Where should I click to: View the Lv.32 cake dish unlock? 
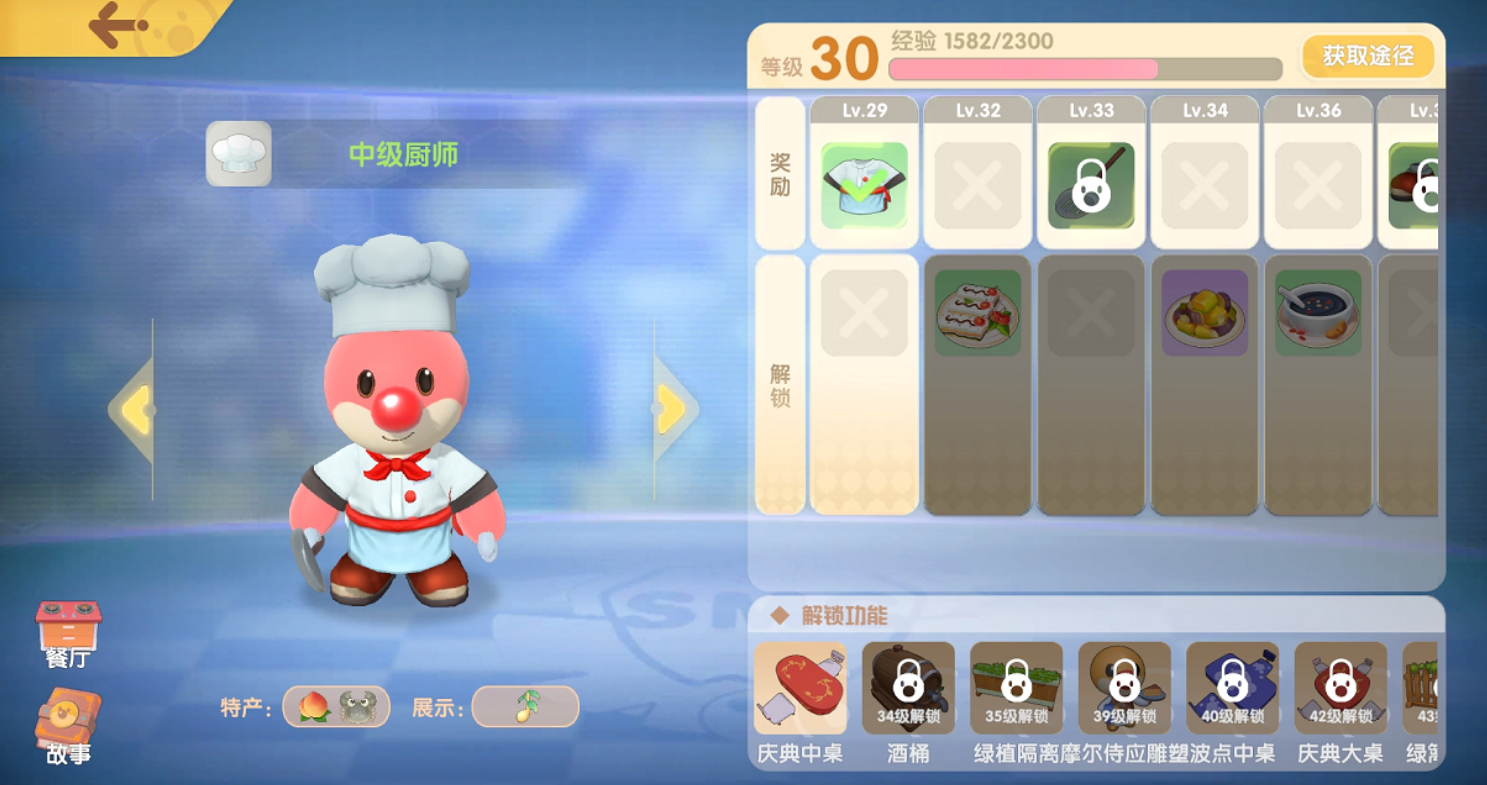point(977,313)
